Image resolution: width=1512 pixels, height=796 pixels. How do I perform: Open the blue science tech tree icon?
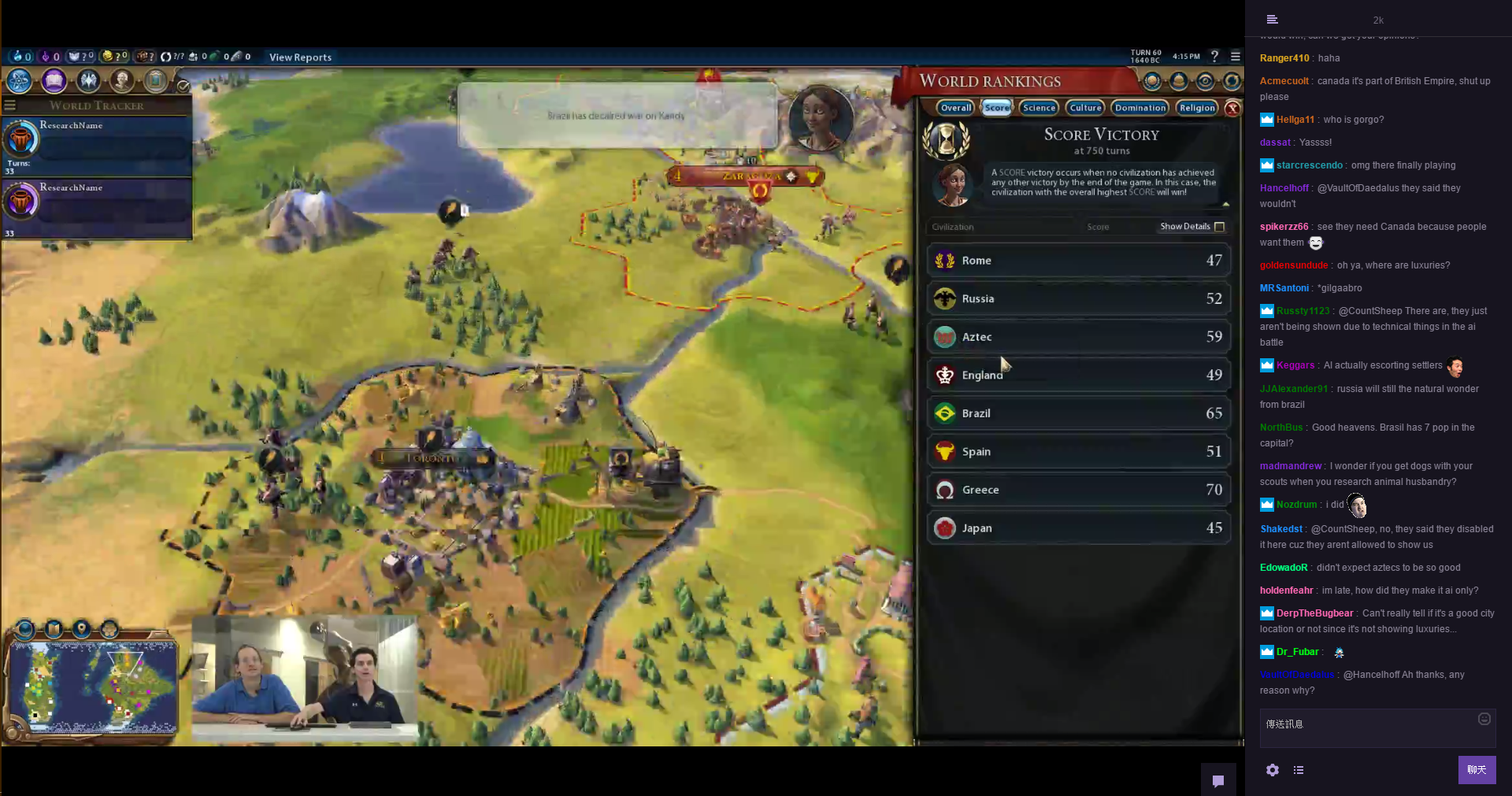click(x=20, y=80)
